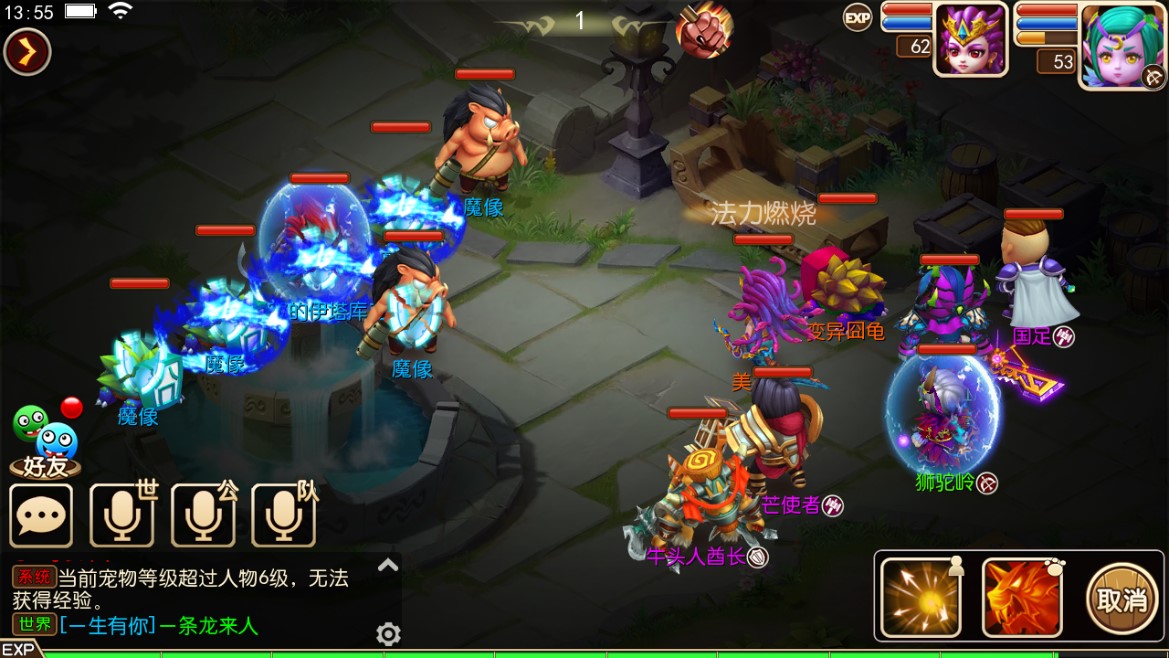Open chat settings gear
Viewport: 1169px width, 658px height.
coord(388,634)
